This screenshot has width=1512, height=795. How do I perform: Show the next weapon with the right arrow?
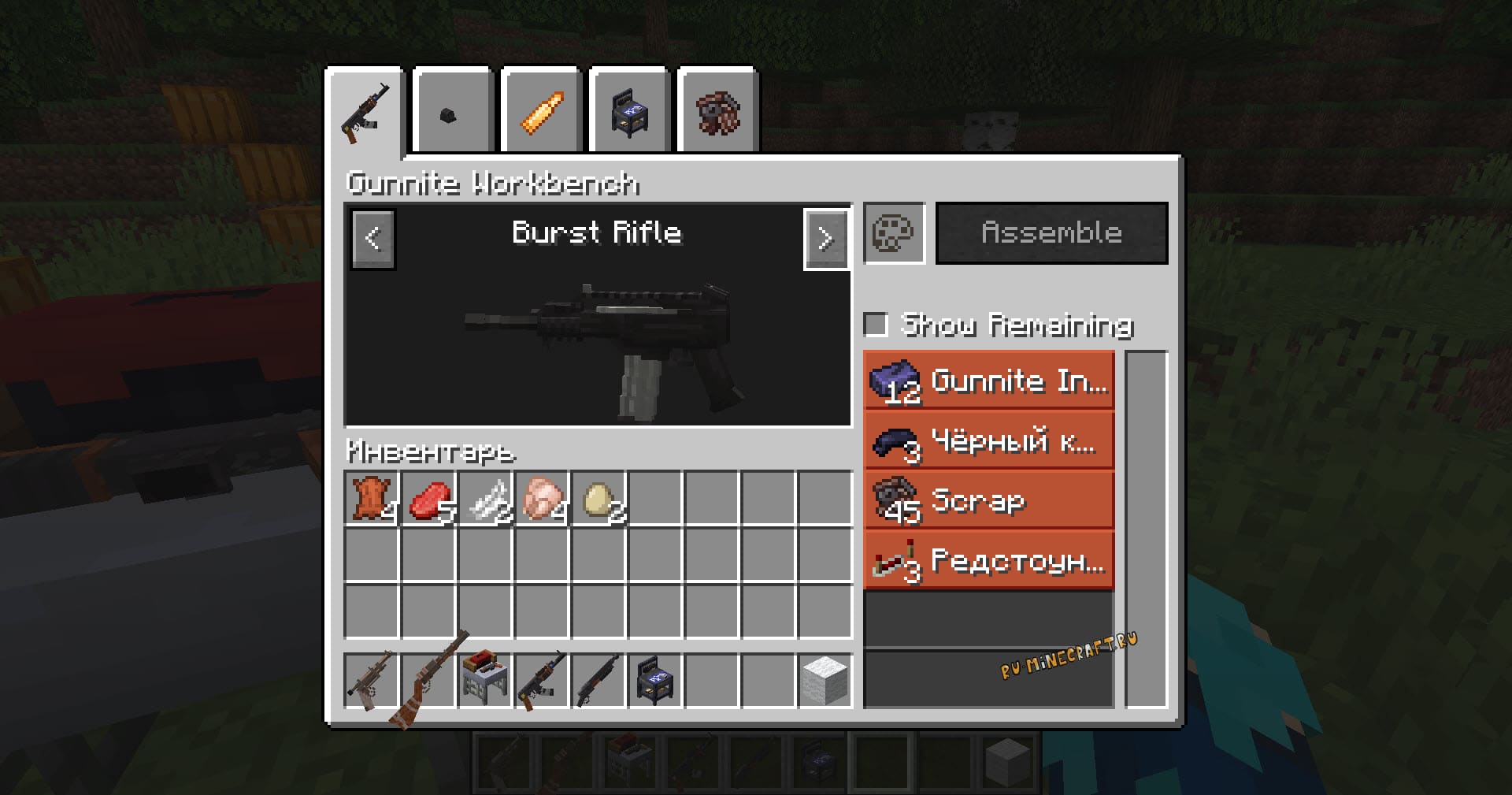pos(825,239)
